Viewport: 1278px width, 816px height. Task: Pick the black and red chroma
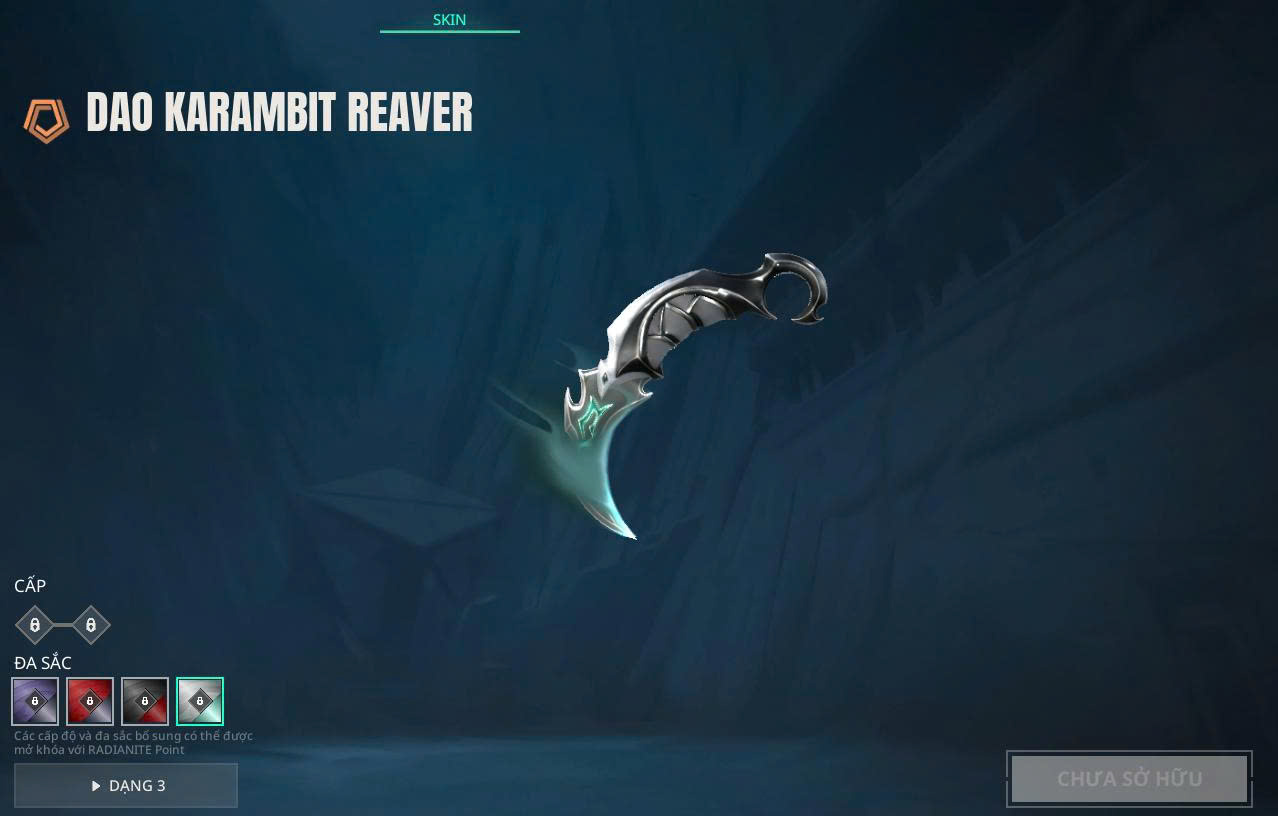[145, 701]
